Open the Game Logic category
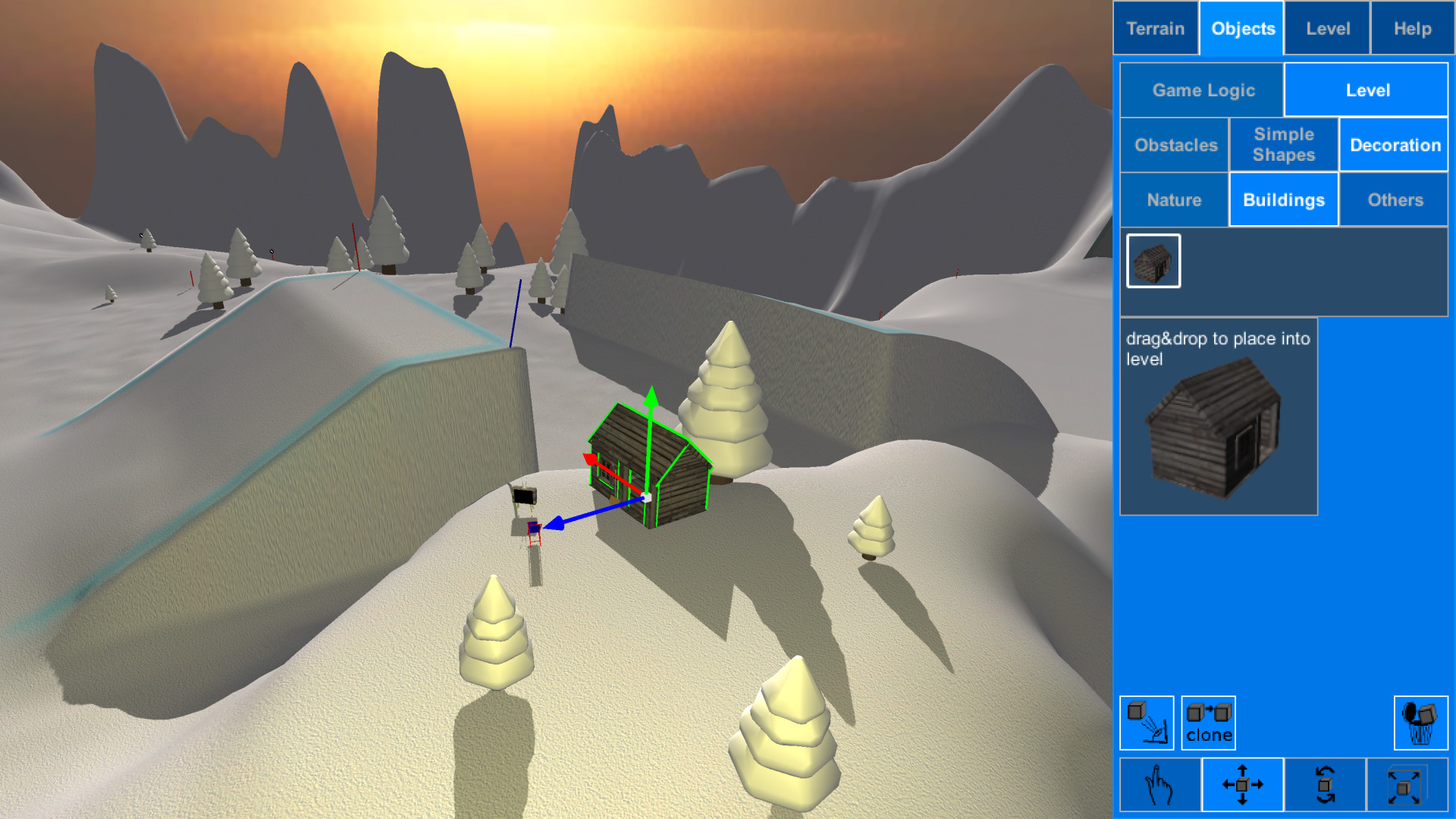This screenshot has width=1456, height=819. (1200, 89)
